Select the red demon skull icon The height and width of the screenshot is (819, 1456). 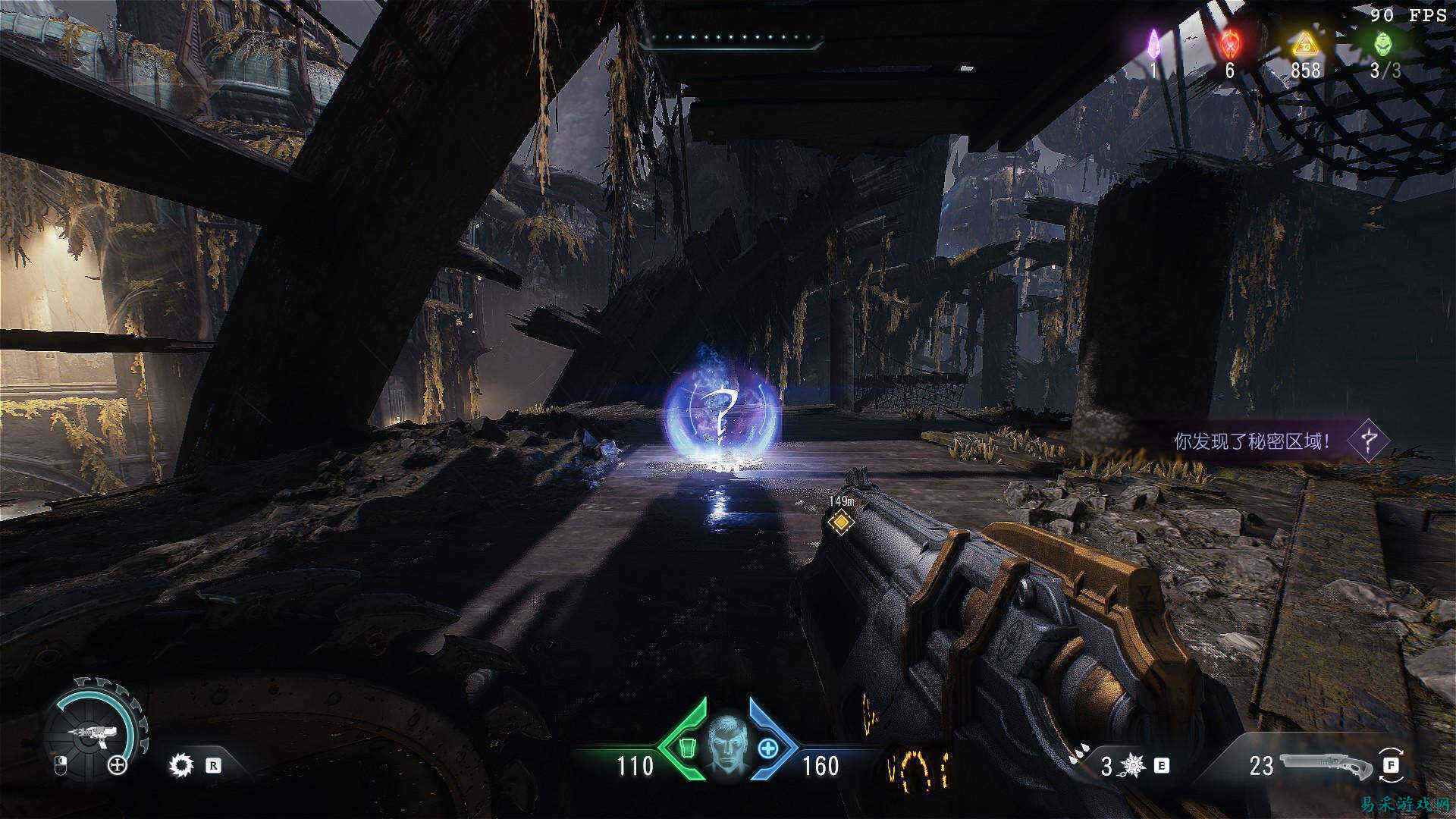coord(1229,42)
